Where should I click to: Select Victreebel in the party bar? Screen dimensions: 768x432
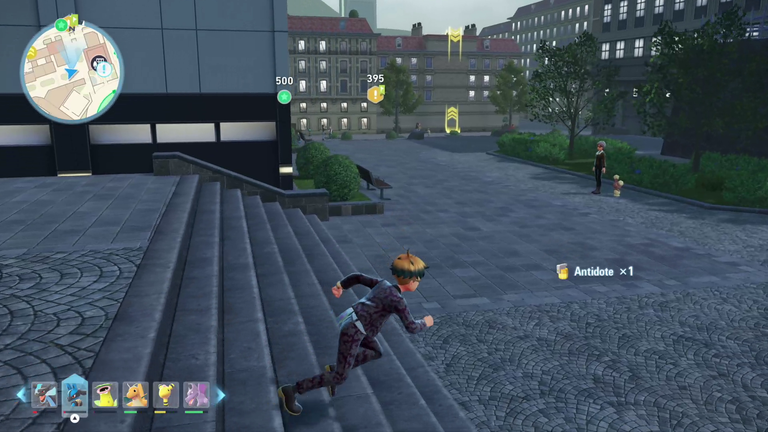point(105,395)
